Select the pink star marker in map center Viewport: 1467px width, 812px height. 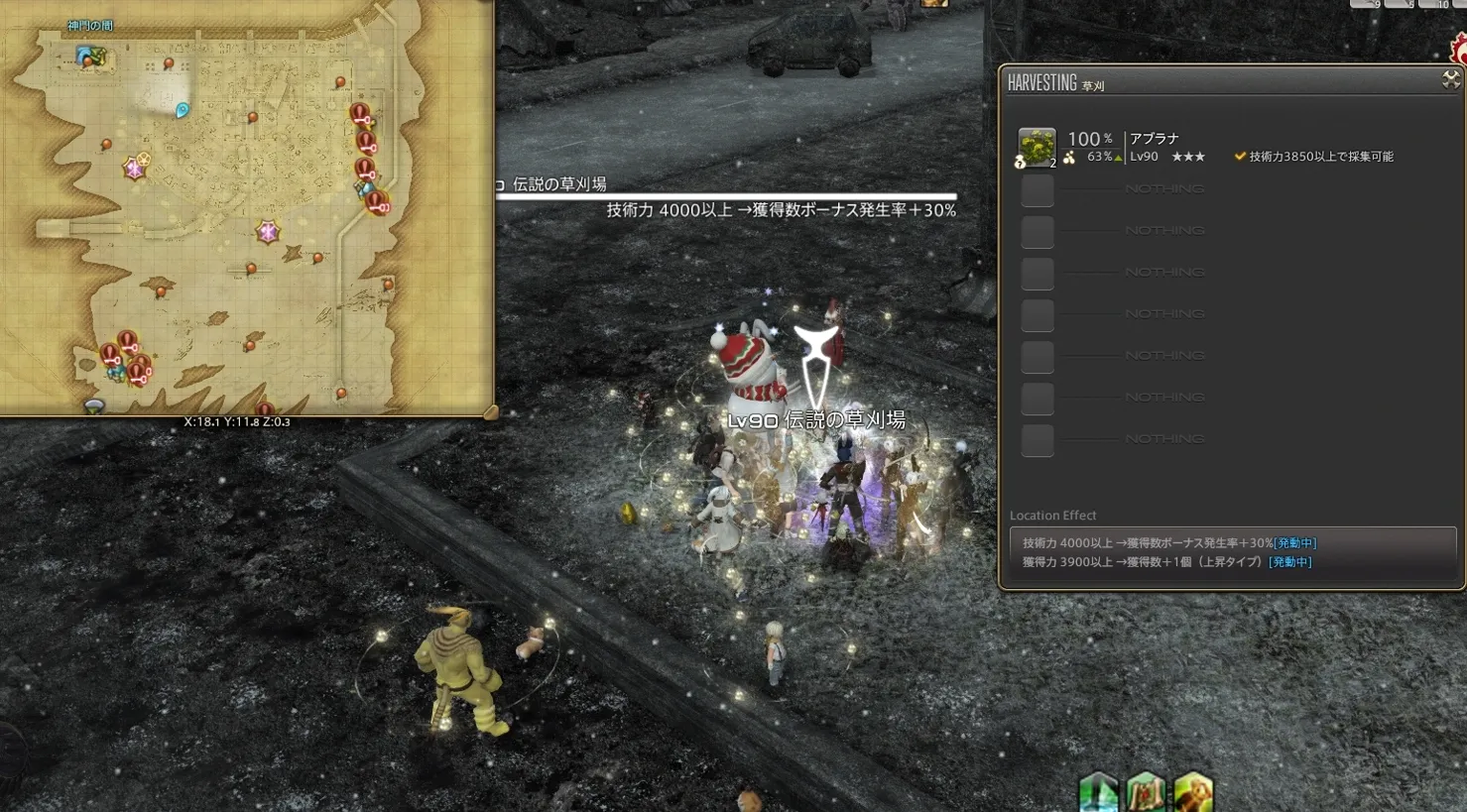click(x=268, y=232)
